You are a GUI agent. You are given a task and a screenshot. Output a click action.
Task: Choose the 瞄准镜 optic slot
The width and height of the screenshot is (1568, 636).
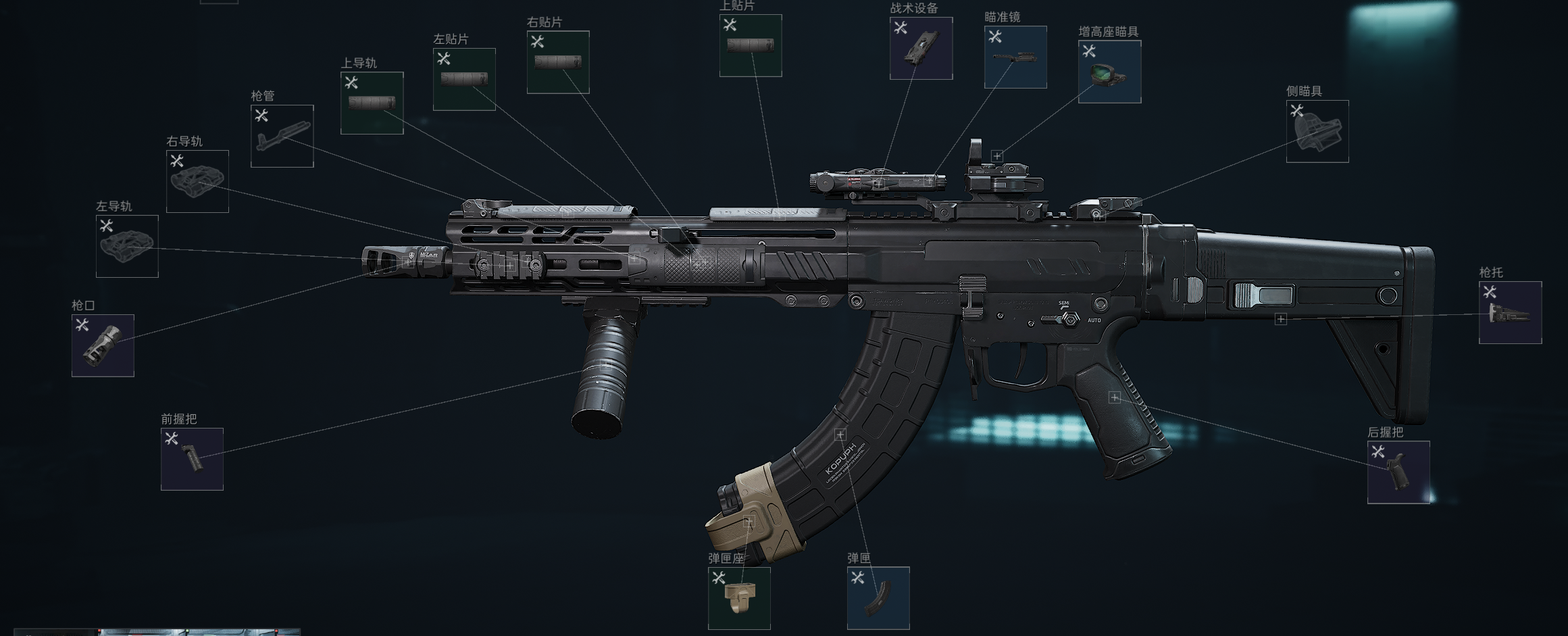(x=1015, y=57)
